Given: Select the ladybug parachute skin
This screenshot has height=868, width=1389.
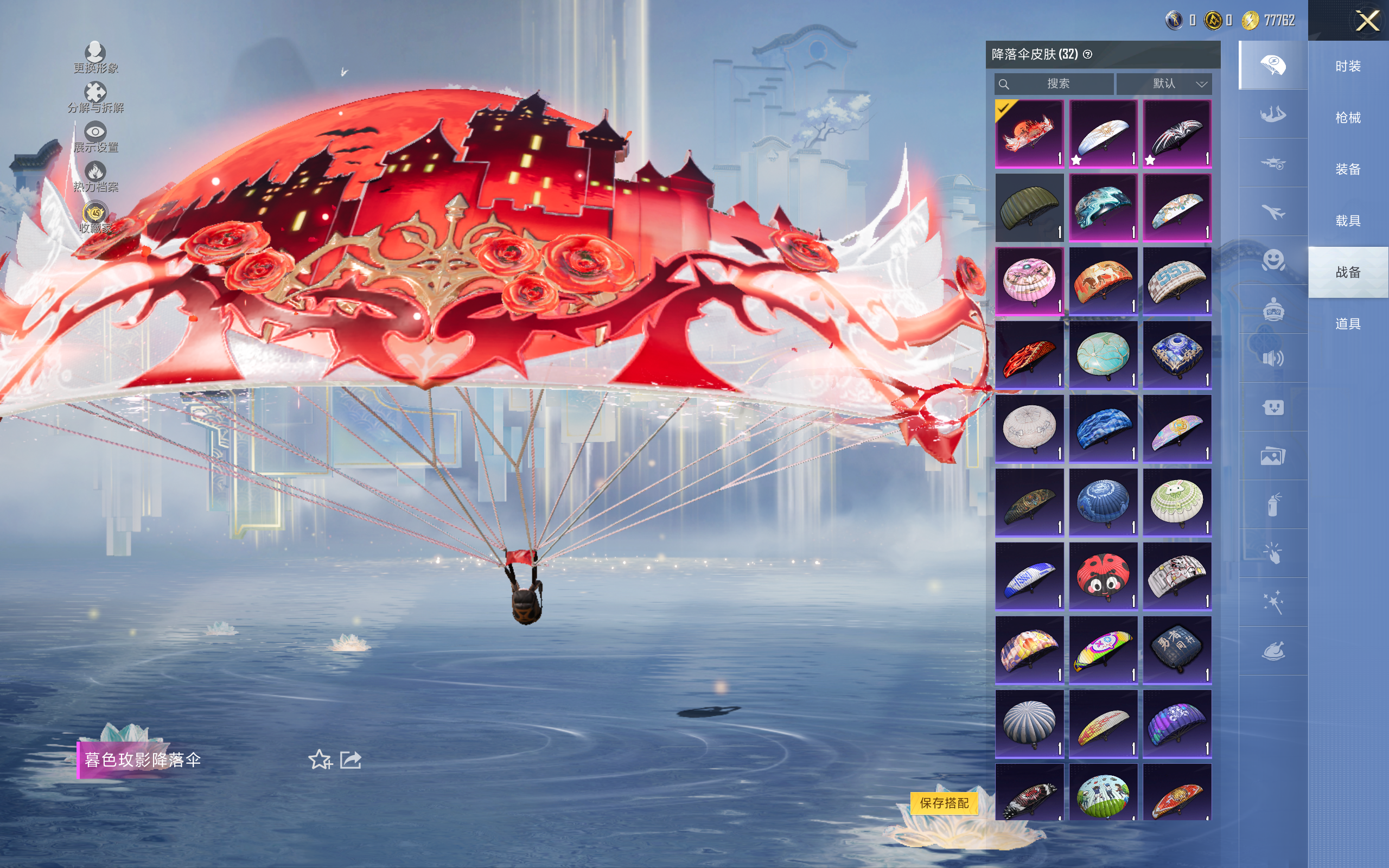Looking at the screenshot, I should 1103,576.
